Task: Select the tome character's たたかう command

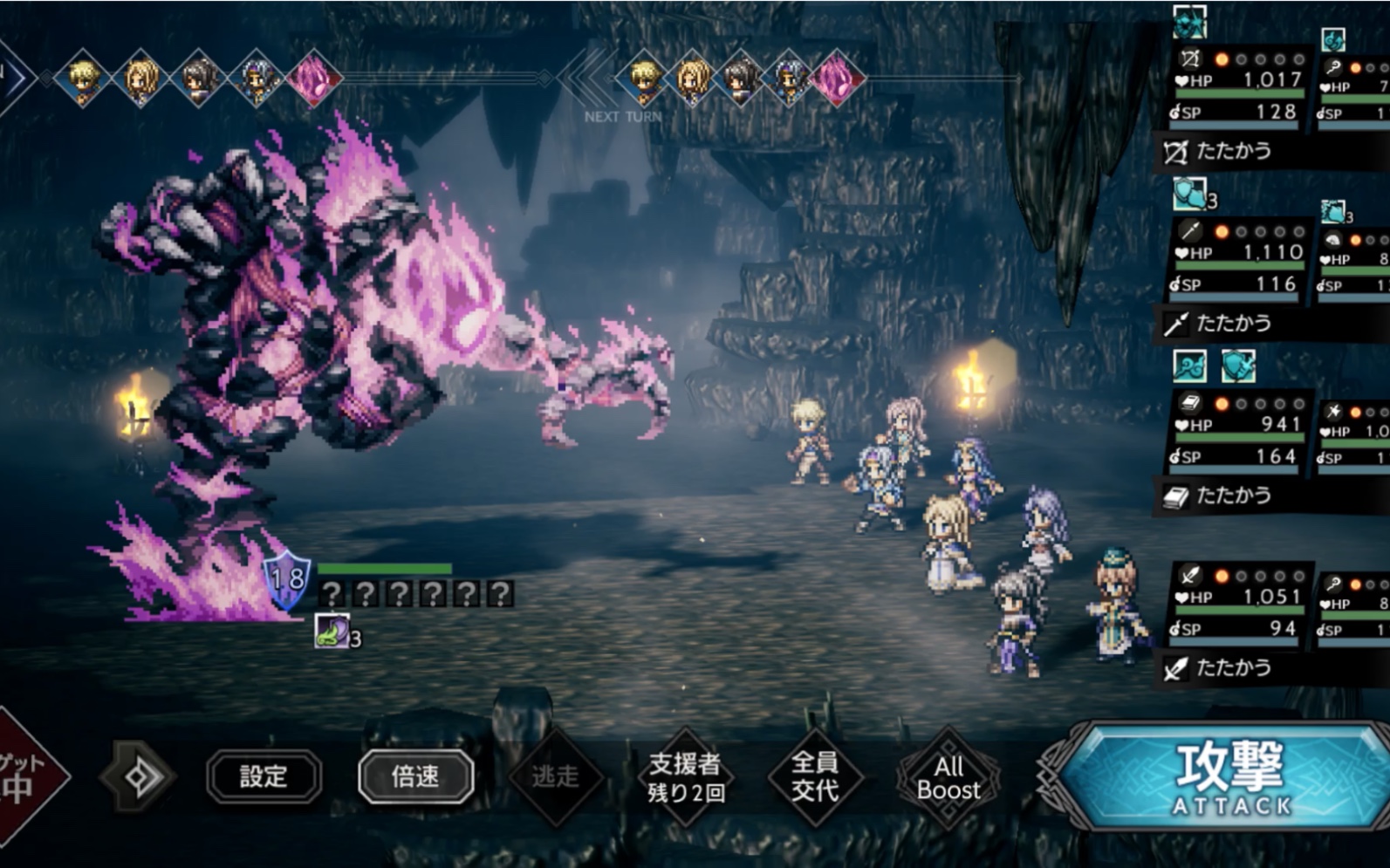Action: pyautogui.click(x=1232, y=496)
